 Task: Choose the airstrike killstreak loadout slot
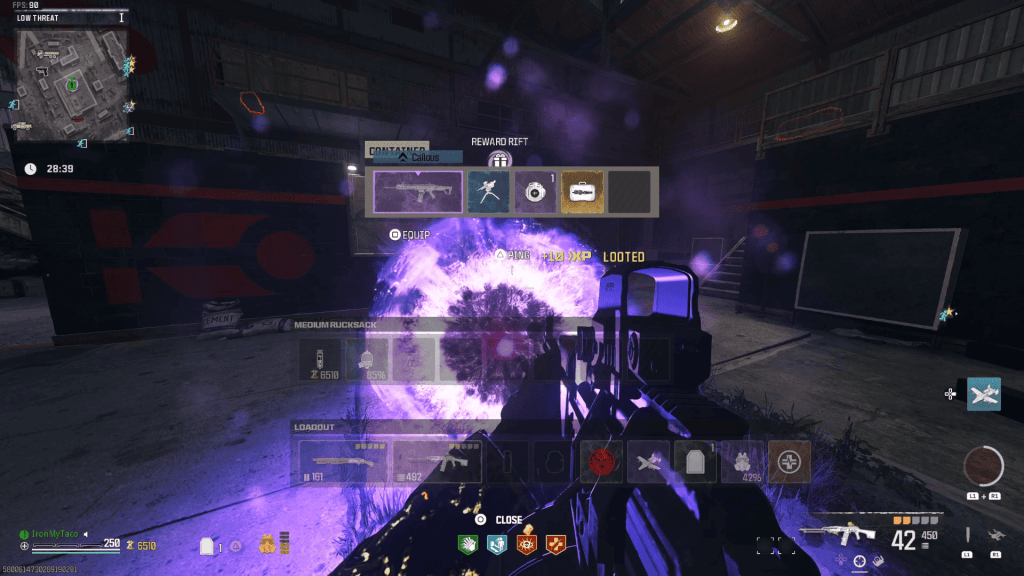point(649,461)
